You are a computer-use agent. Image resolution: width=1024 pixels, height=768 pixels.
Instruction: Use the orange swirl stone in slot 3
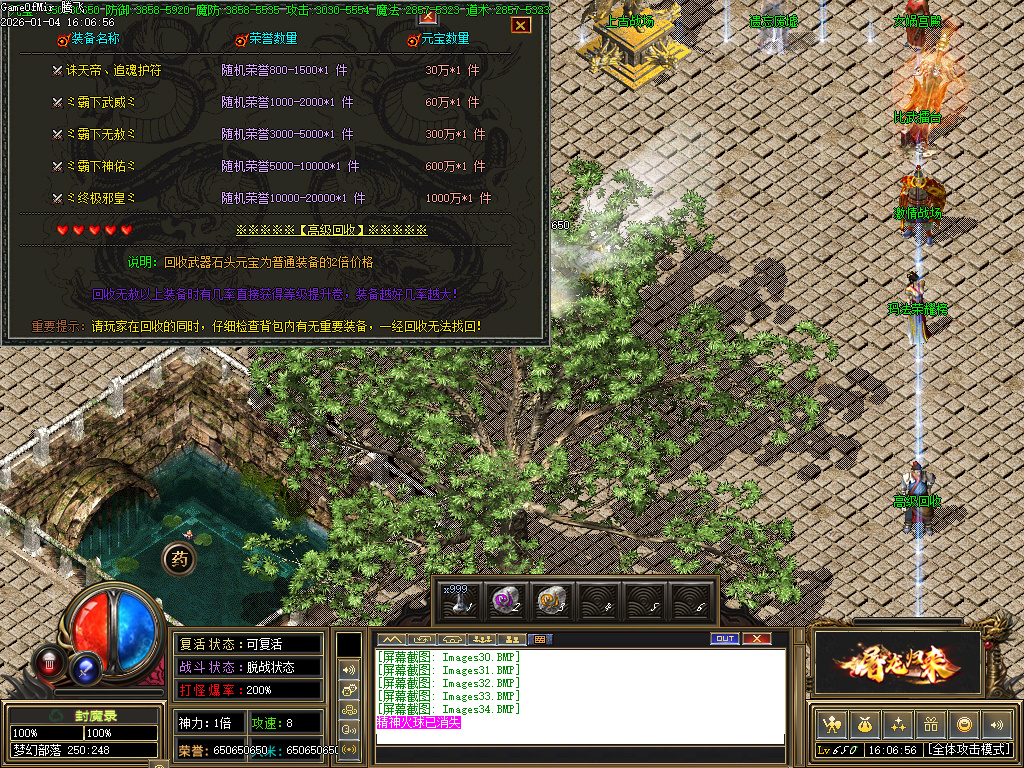(x=551, y=600)
